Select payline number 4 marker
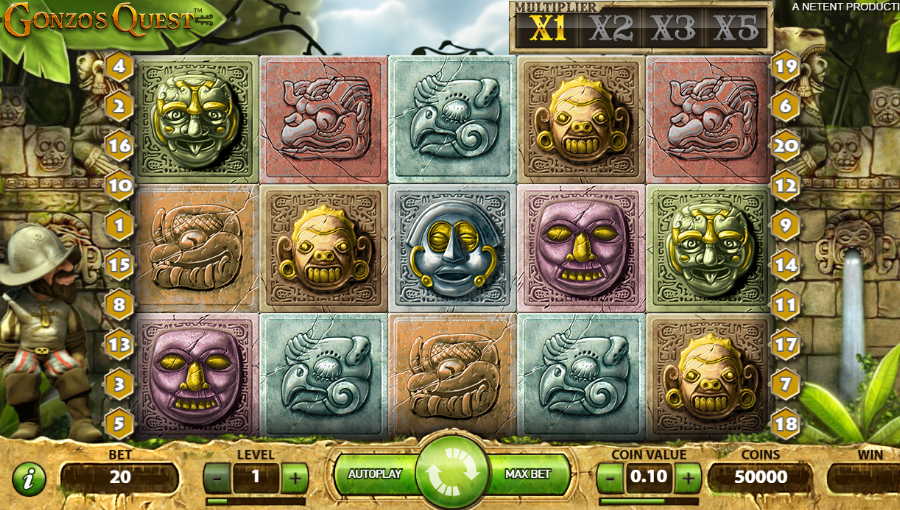Viewport: 900px width, 510px height. [x=121, y=68]
